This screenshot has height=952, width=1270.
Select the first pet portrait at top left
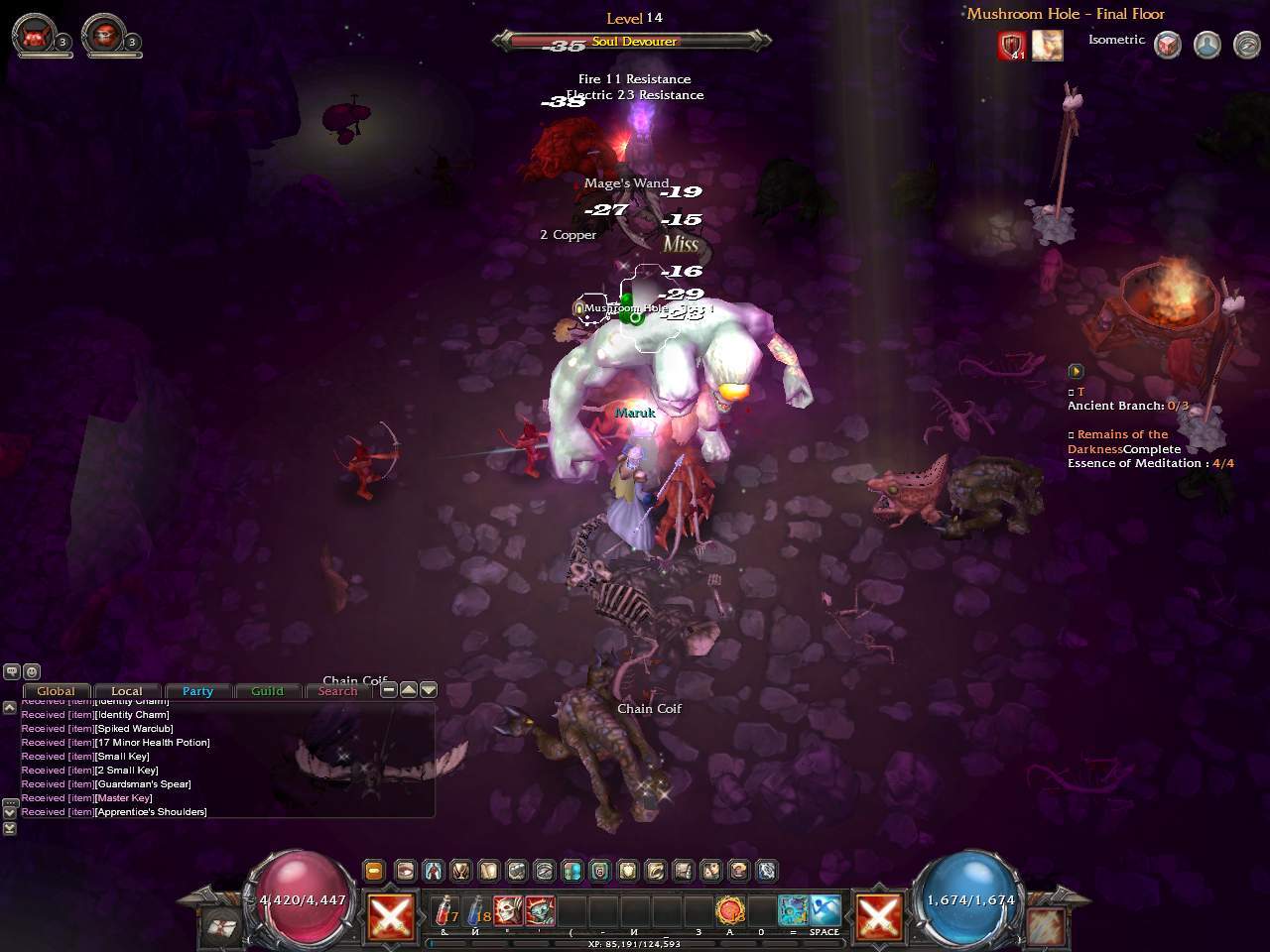click(x=34, y=35)
